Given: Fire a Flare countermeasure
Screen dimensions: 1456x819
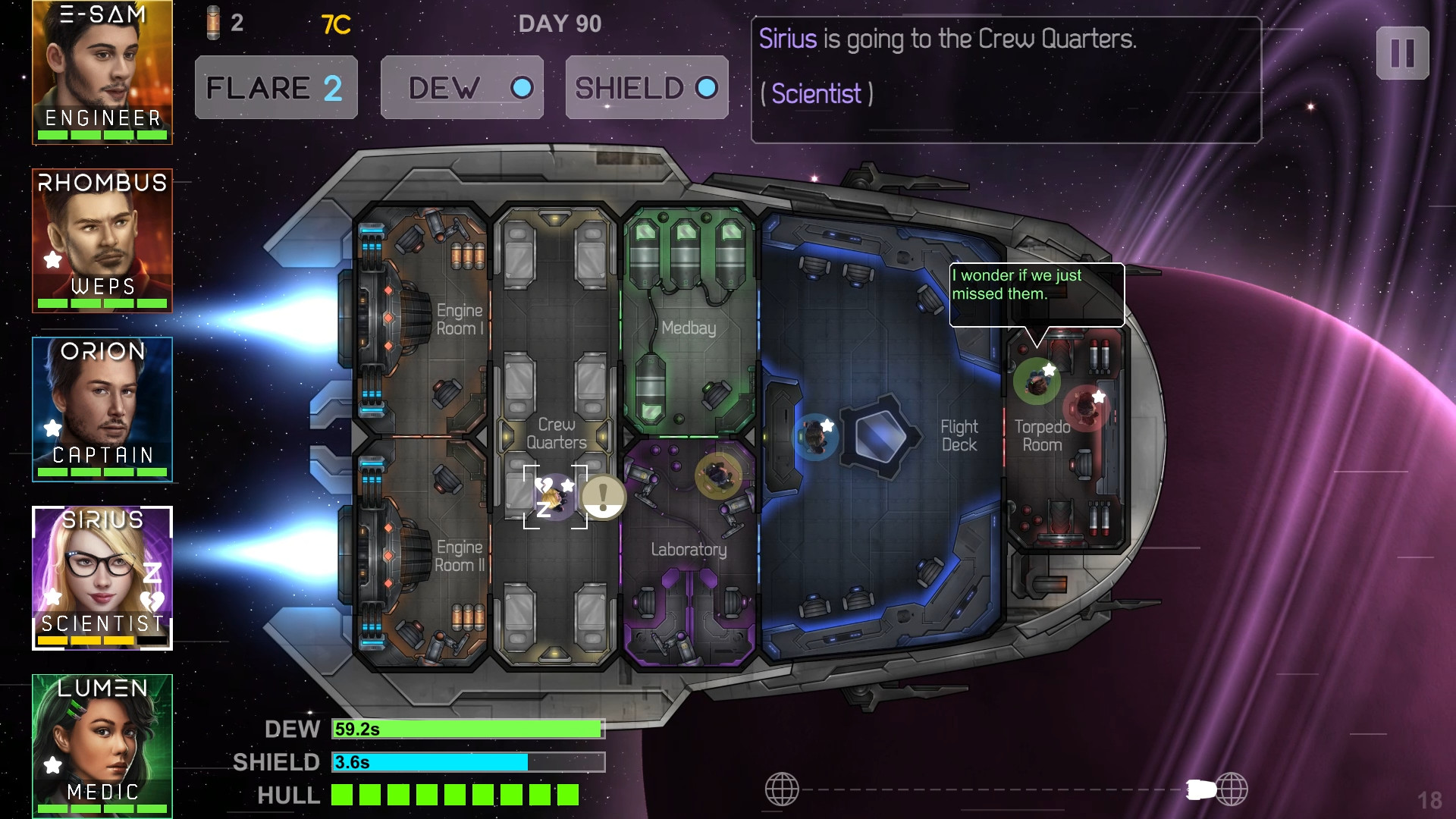Looking at the screenshot, I should click(x=276, y=87).
